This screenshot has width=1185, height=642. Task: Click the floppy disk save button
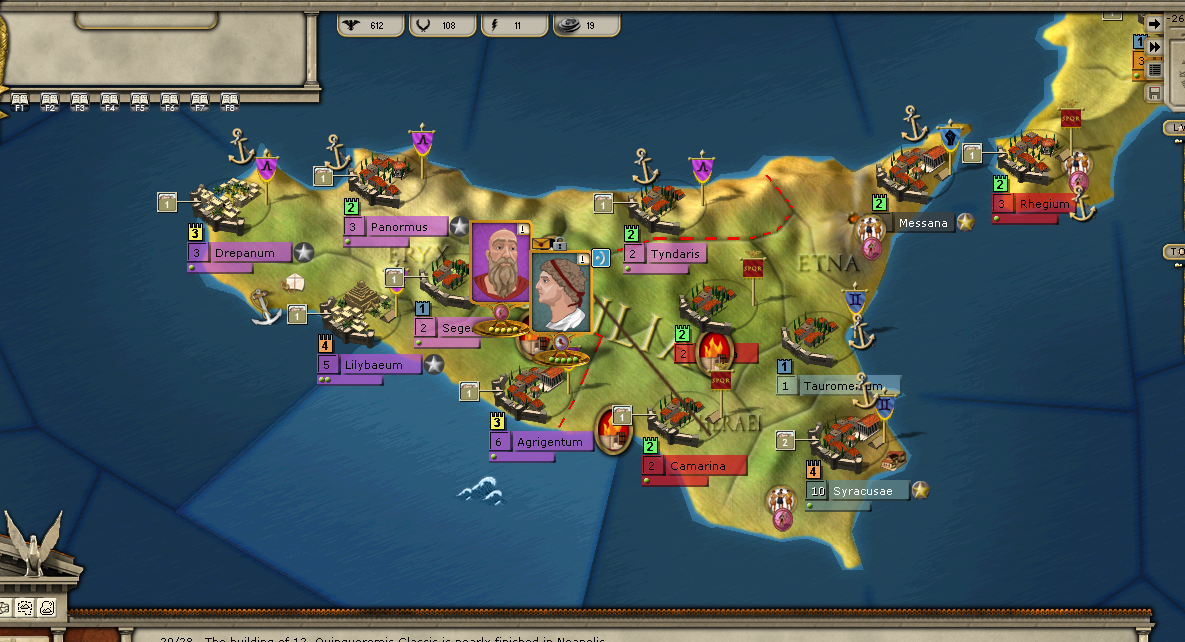click(x=1154, y=93)
